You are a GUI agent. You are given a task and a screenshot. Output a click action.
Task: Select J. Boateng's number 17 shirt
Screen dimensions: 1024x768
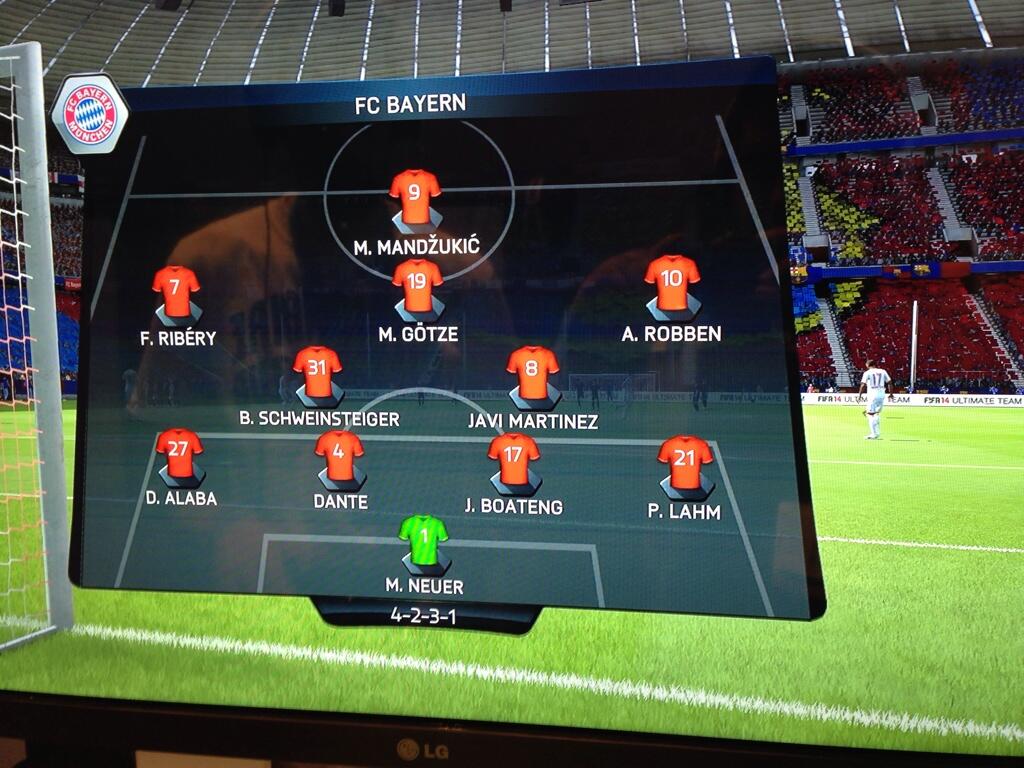point(514,458)
